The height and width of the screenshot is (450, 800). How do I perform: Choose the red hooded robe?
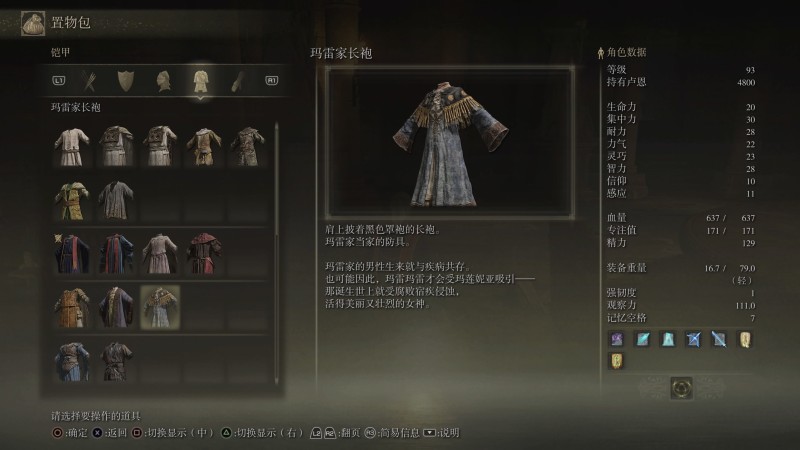[203, 252]
